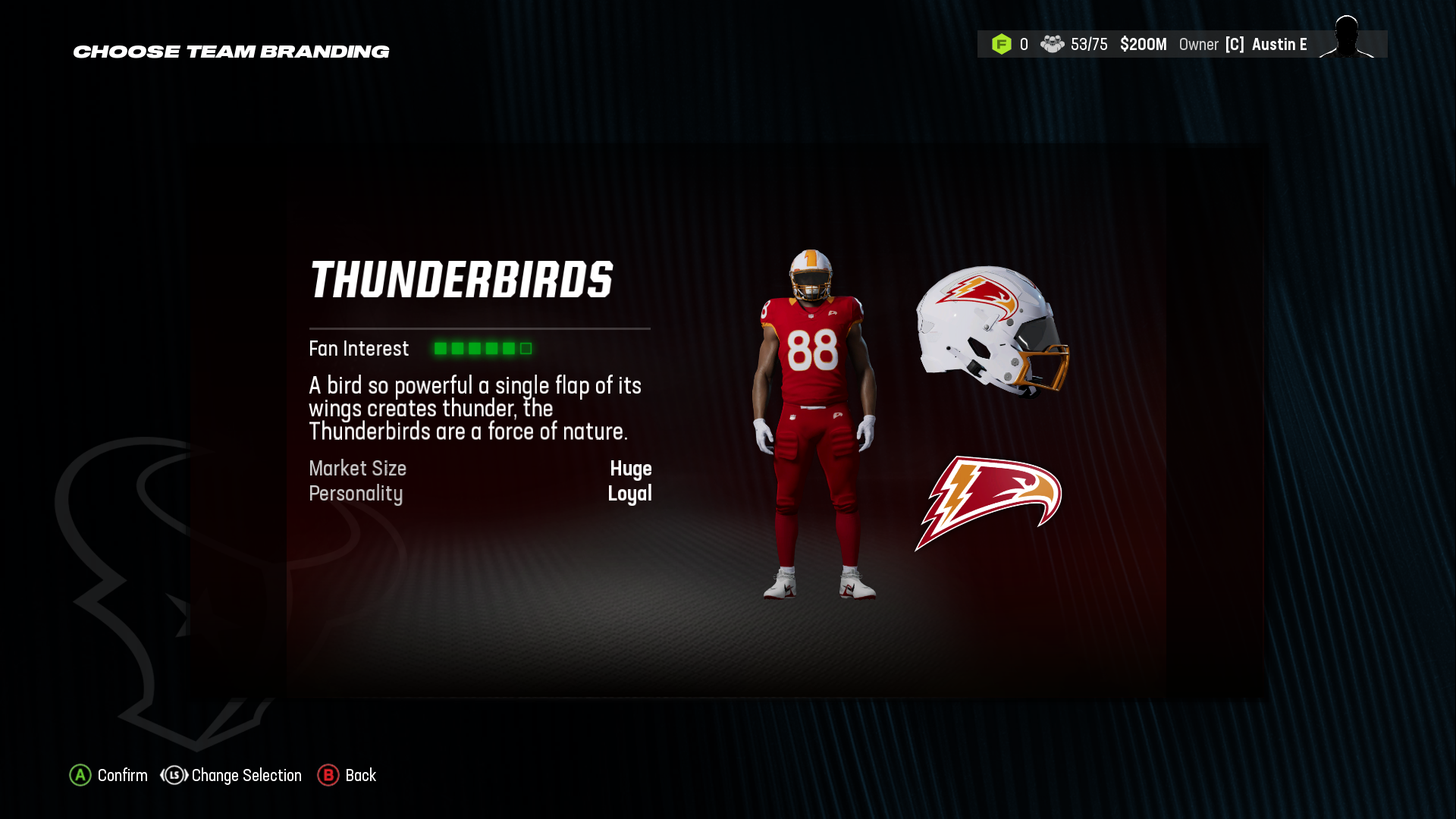
Task: Click the empty Fan Interest segment
Action: click(x=525, y=349)
